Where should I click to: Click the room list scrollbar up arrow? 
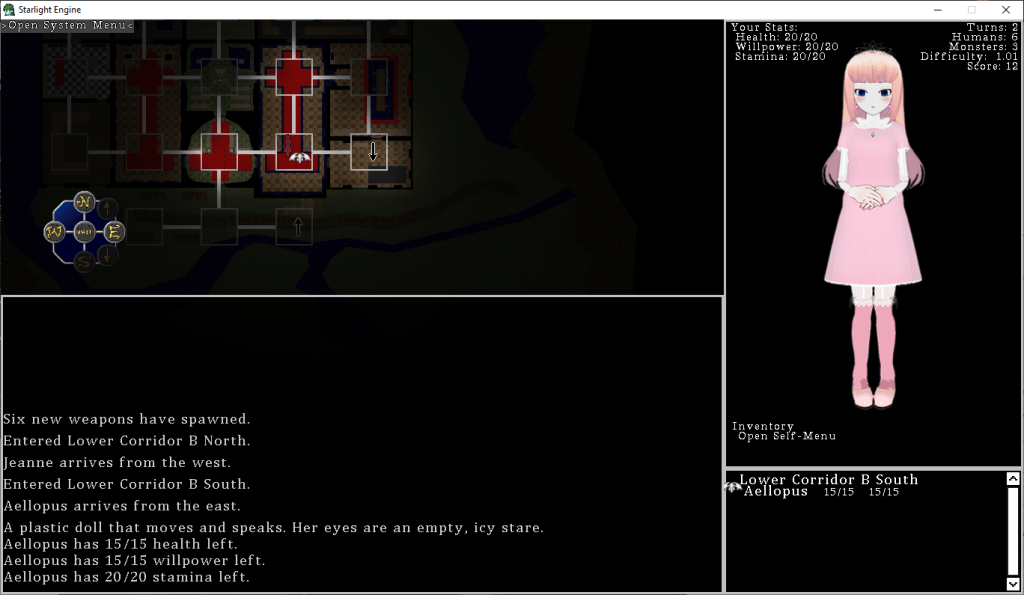point(1012,479)
